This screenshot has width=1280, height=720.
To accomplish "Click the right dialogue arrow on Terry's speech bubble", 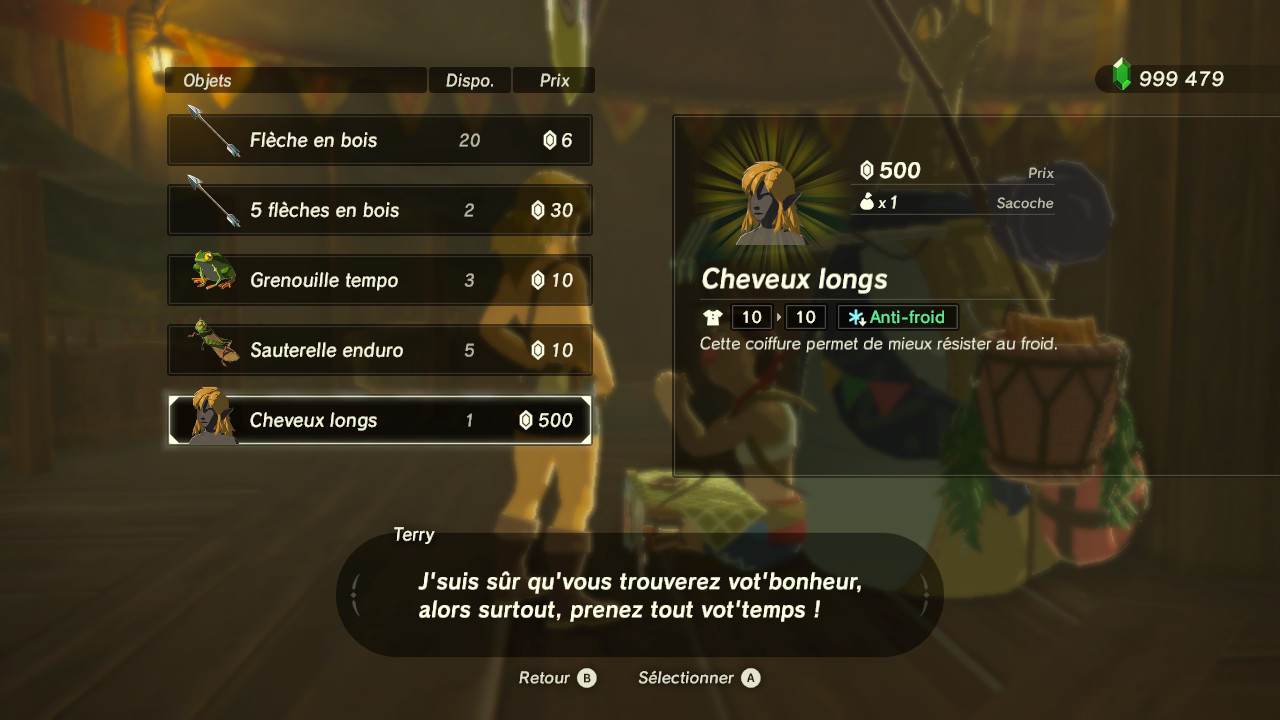I will (925, 593).
